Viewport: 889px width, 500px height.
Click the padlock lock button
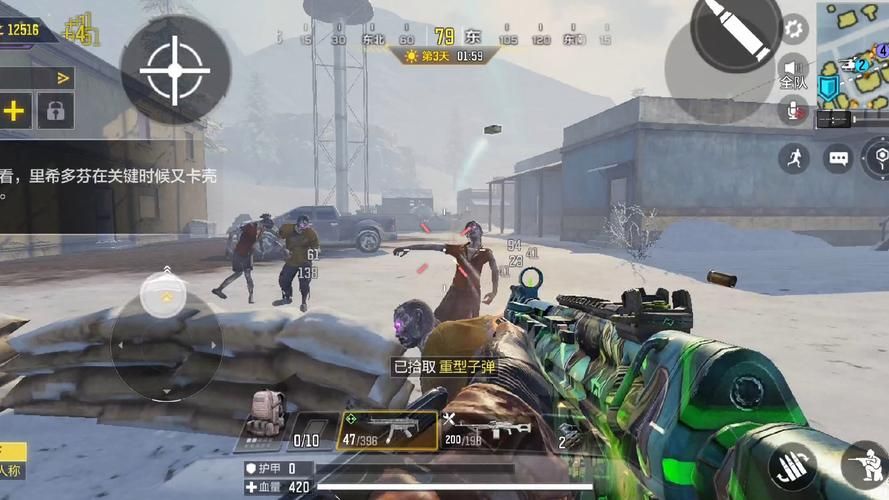click(56, 111)
